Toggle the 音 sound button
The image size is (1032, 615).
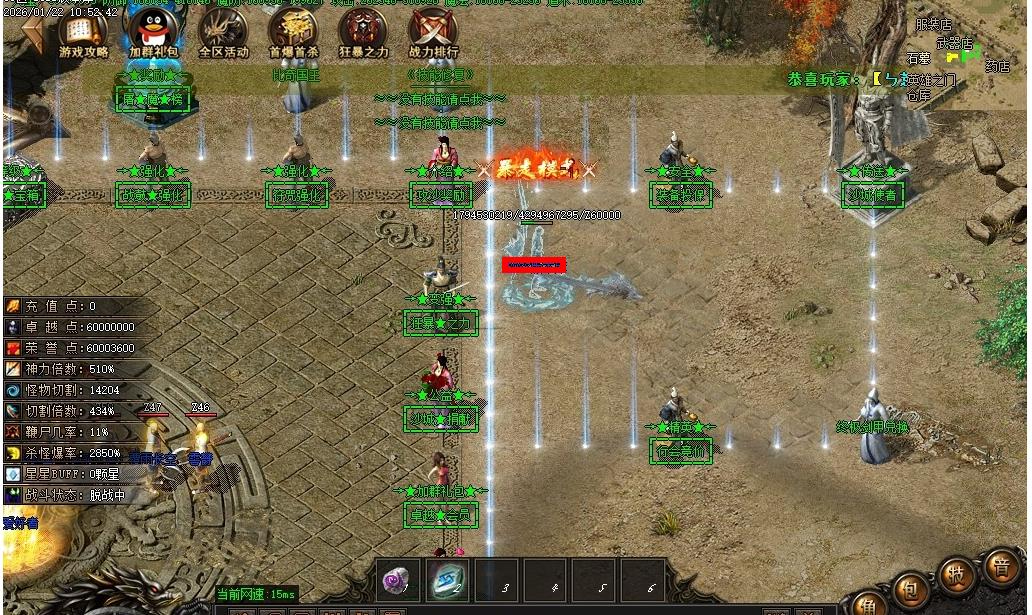(1000, 566)
